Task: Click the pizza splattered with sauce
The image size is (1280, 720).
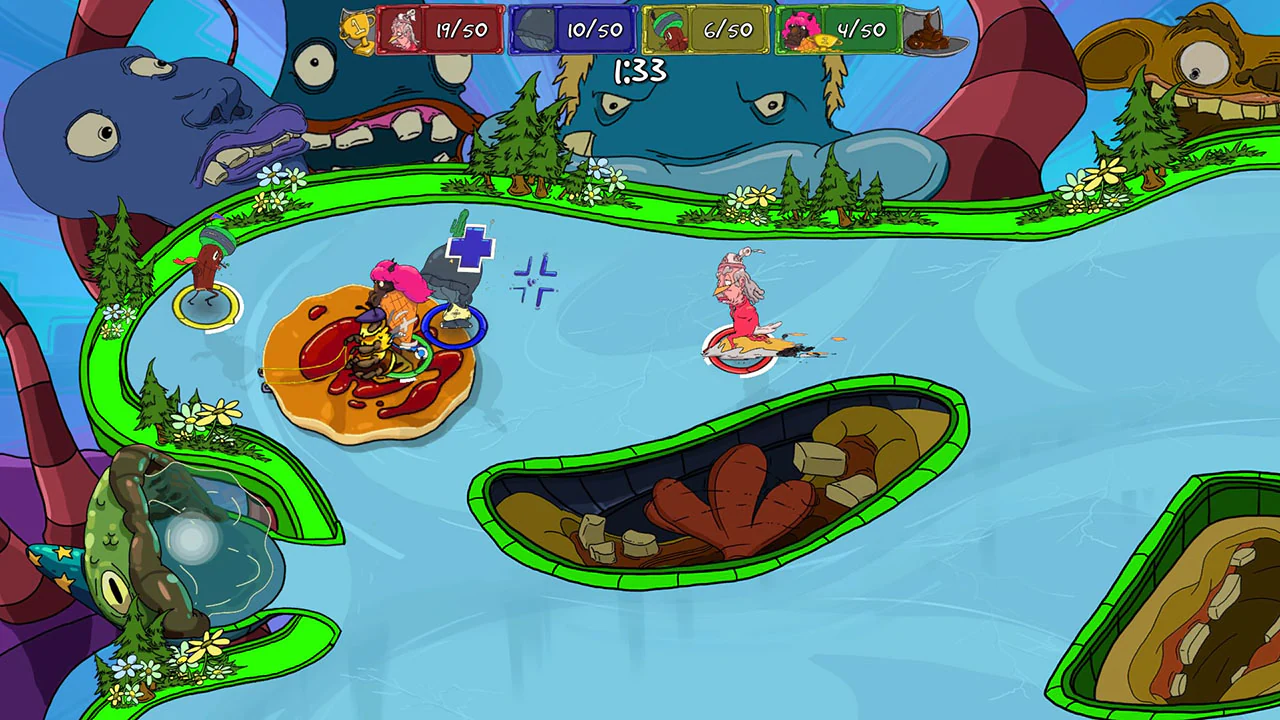Action: (365, 360)
